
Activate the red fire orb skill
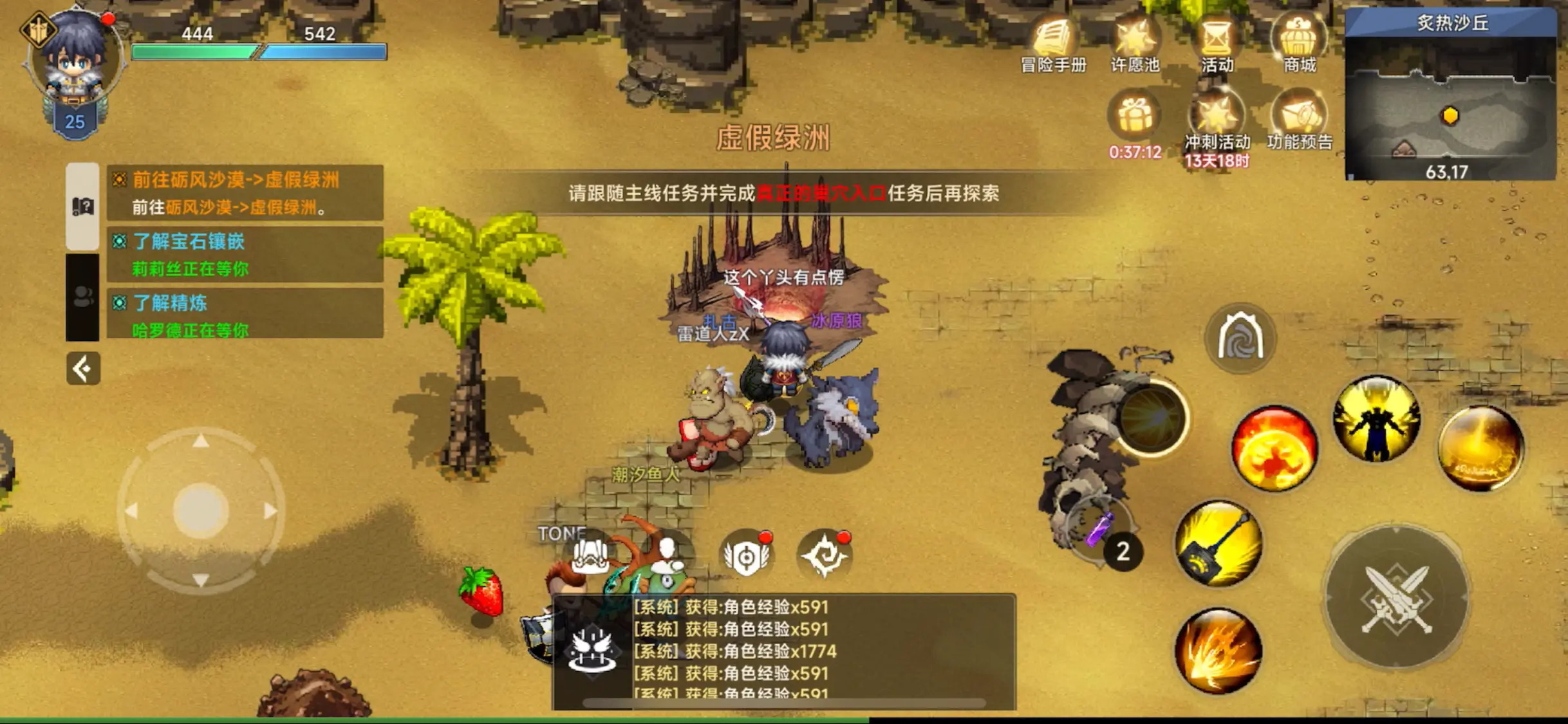[1274, 449]
